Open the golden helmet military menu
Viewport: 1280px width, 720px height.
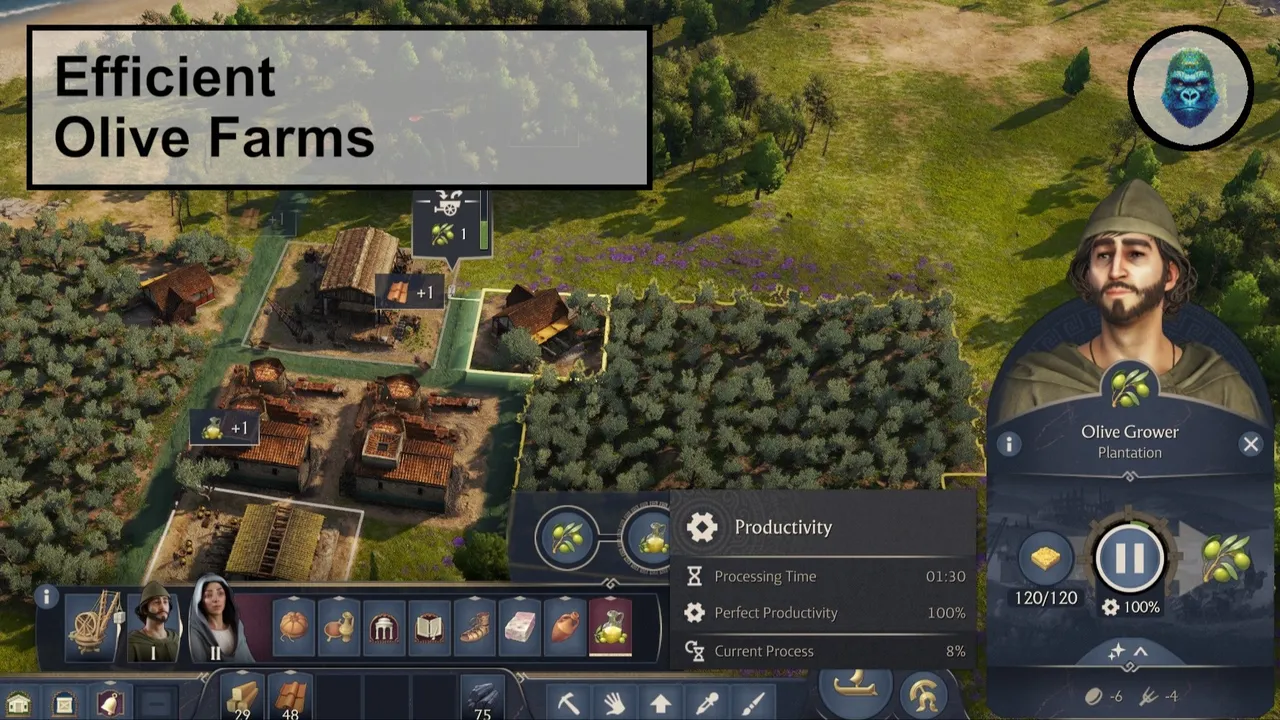point(925,694)
